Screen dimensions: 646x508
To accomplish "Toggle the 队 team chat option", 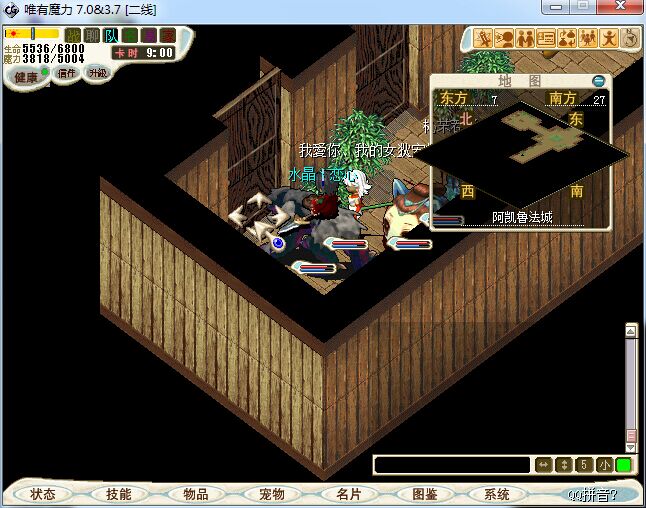I will [111, 35].
